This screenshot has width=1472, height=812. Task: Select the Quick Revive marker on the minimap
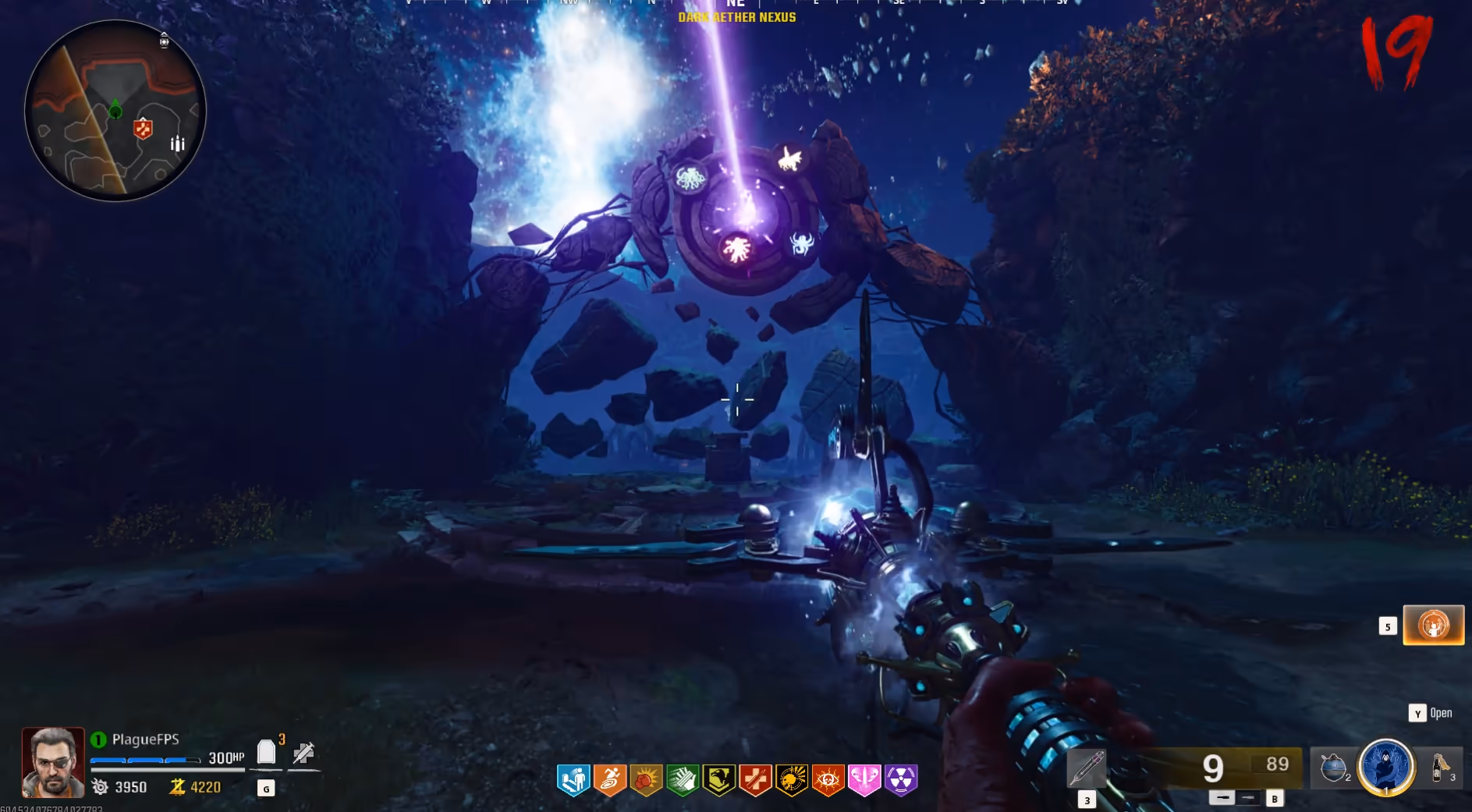(143, 128)
